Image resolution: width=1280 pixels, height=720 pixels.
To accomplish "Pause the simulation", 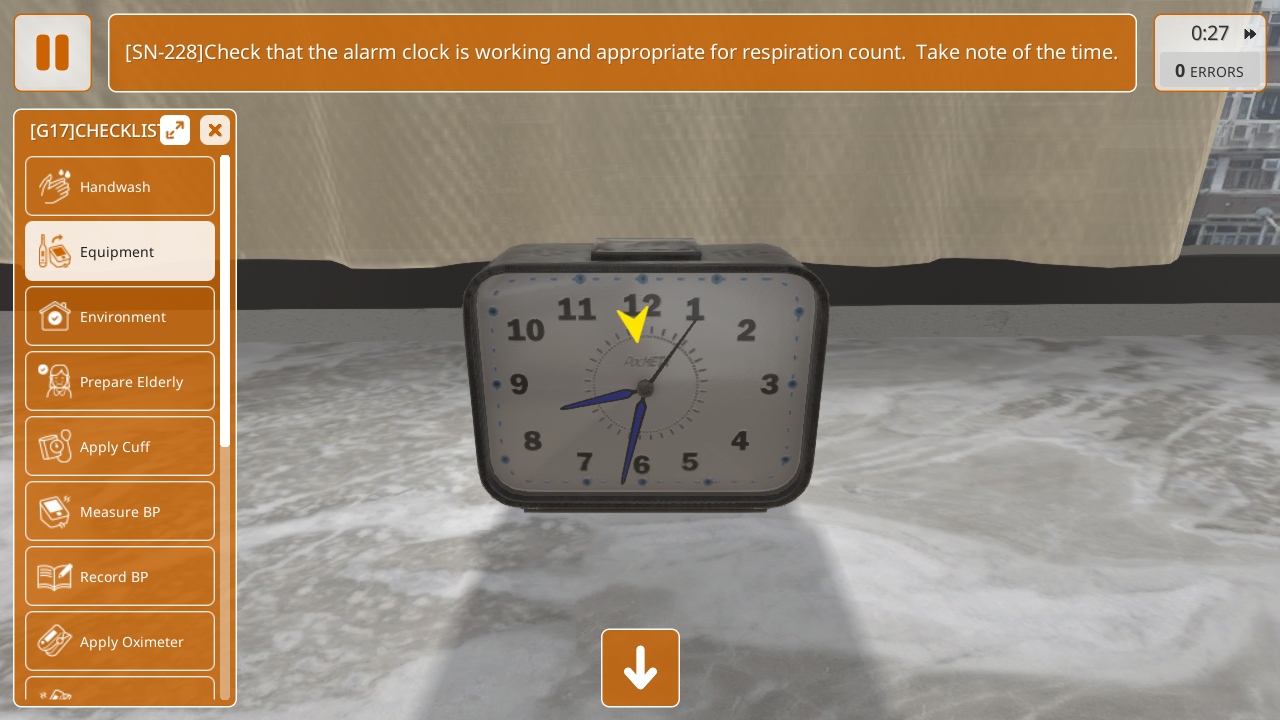I will pos(52,53).
